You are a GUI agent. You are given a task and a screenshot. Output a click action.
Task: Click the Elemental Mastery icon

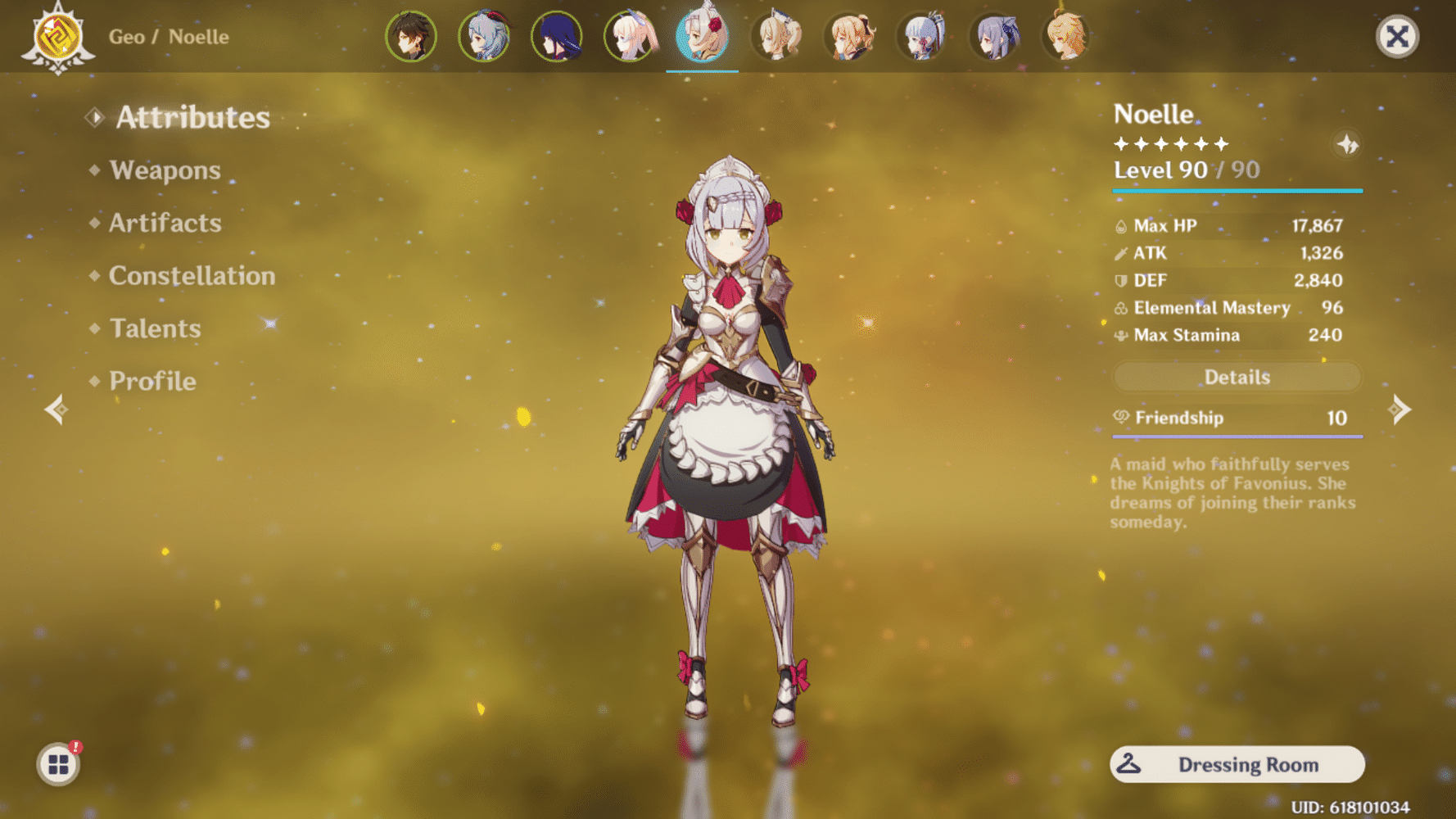tap(1120, 308)
